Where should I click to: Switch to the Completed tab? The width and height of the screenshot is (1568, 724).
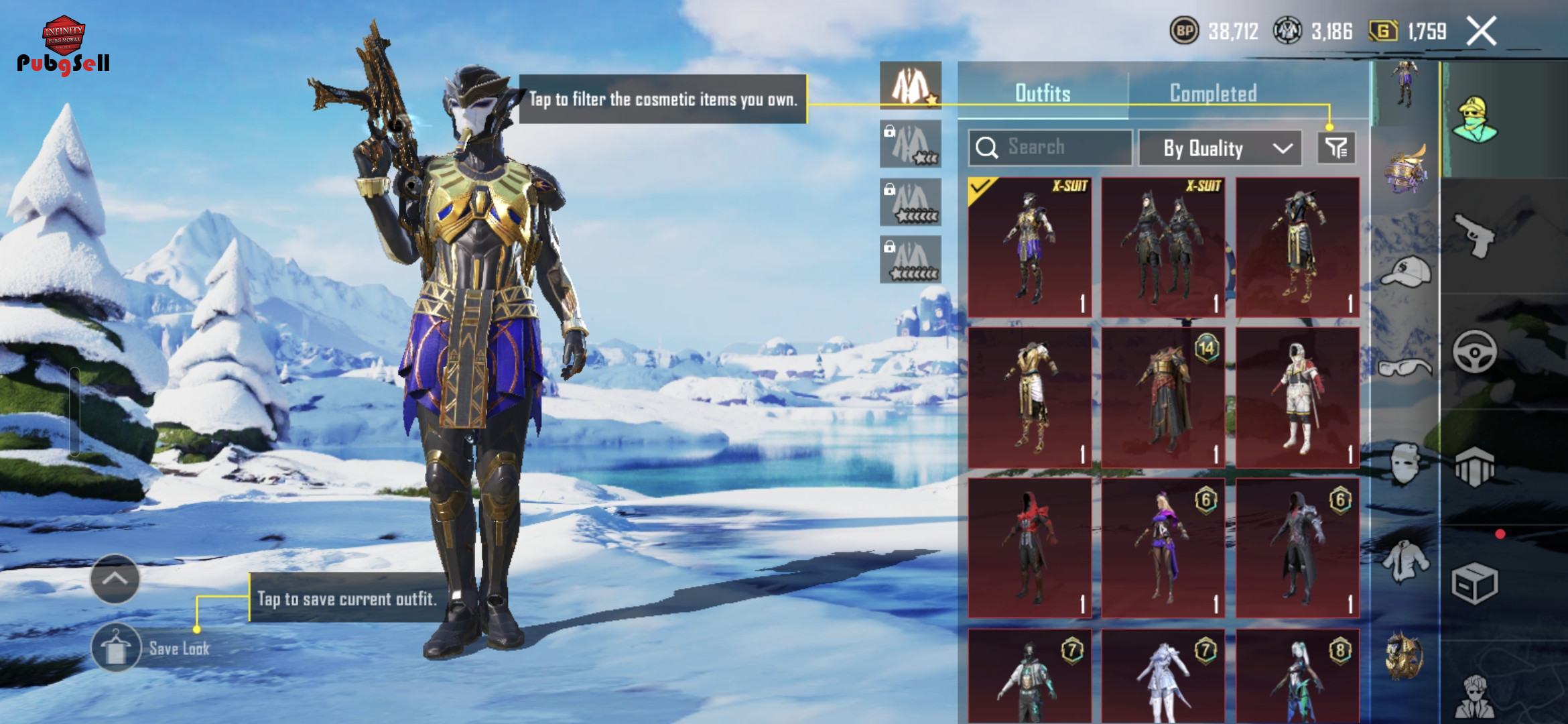click(x=1213, y=93)
